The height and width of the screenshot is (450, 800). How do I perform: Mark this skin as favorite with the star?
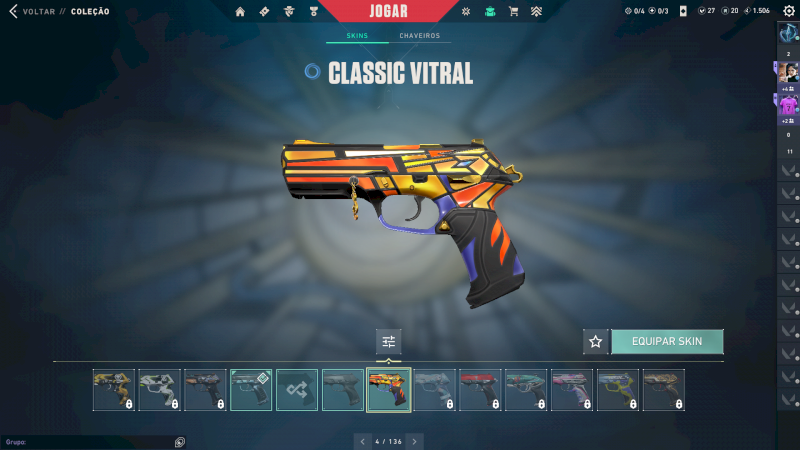pyautogui.click(x=595, y=341)
